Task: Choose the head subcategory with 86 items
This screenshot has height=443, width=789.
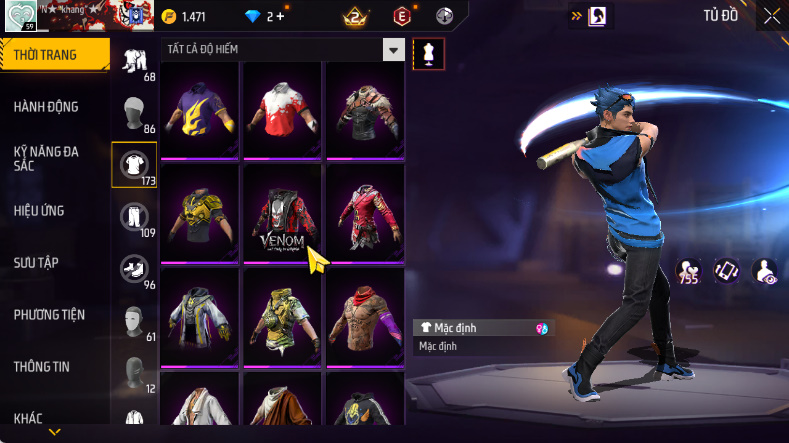Action: (133, 113)
